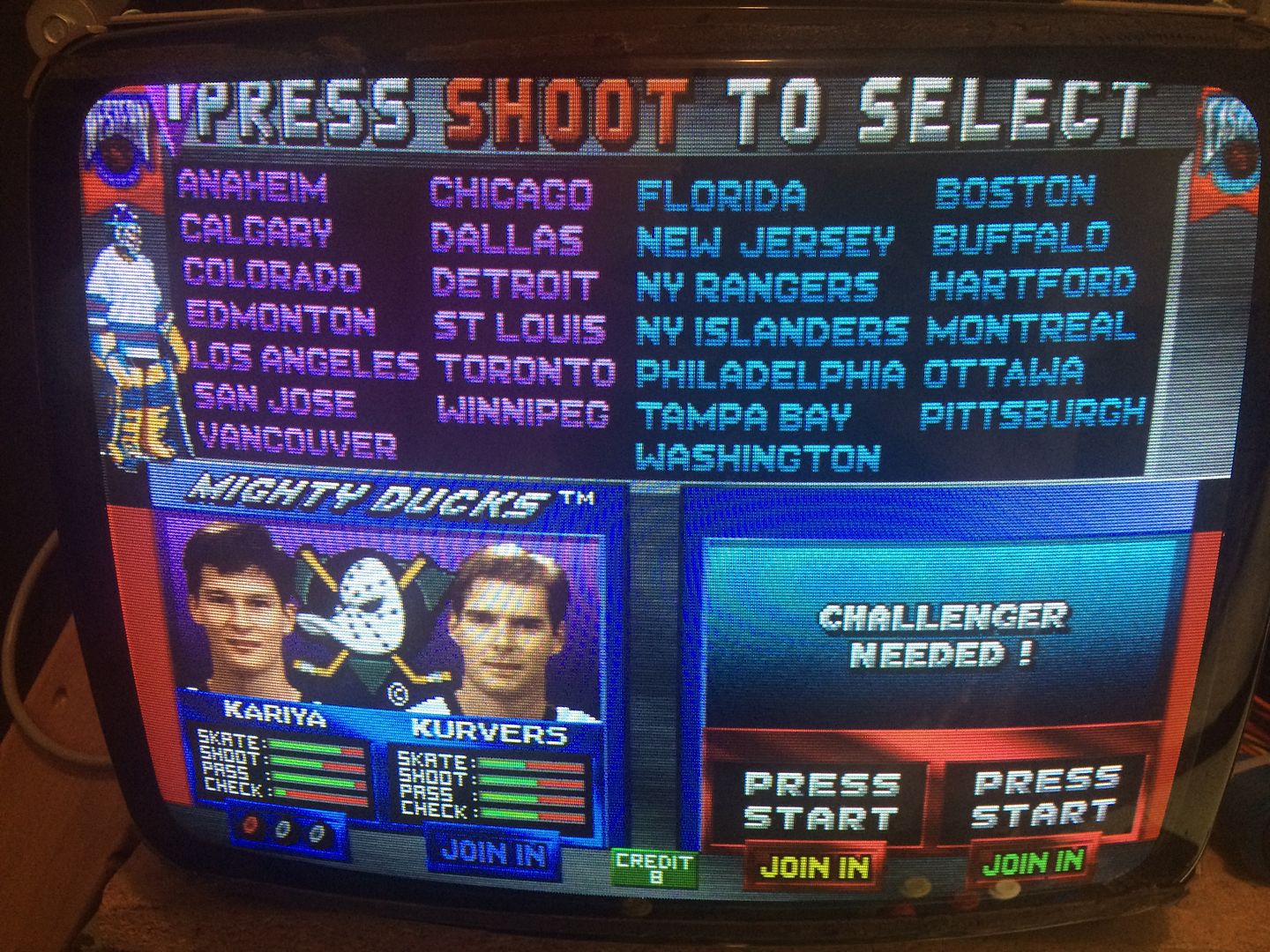Pick the Colorado team entry
The width and height of the screenshot is (1270, 952).
pos(272,276)
